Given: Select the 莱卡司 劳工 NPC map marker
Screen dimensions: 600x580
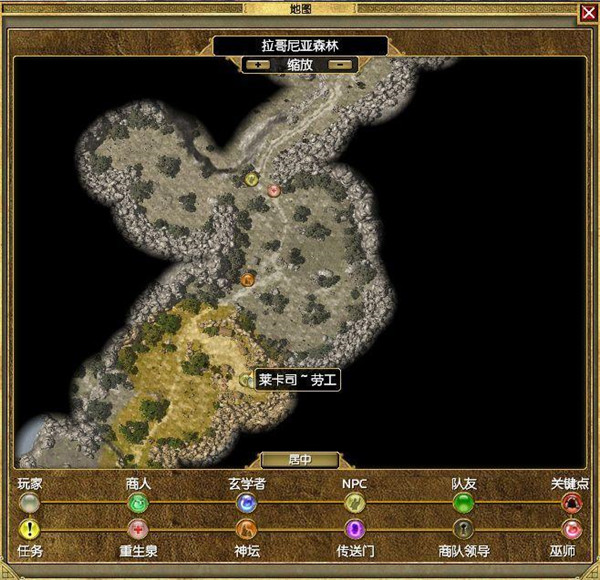Looking at the screenshot, I should coord(247,380).
